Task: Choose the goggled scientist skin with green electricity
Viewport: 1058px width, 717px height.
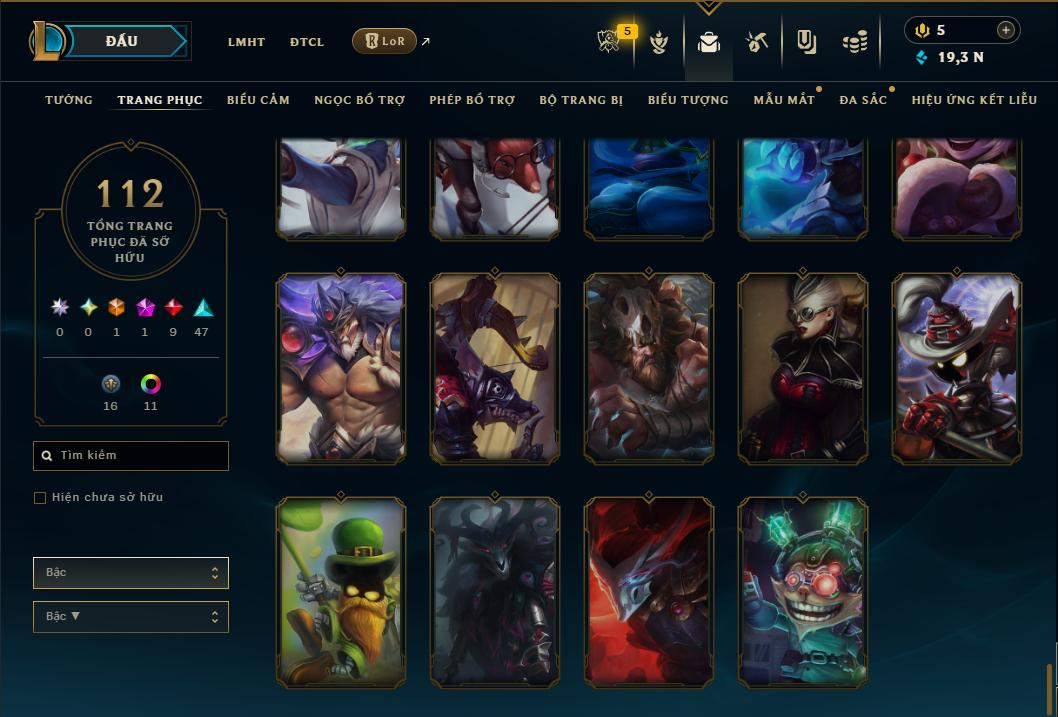Action: tap(802, 592)
